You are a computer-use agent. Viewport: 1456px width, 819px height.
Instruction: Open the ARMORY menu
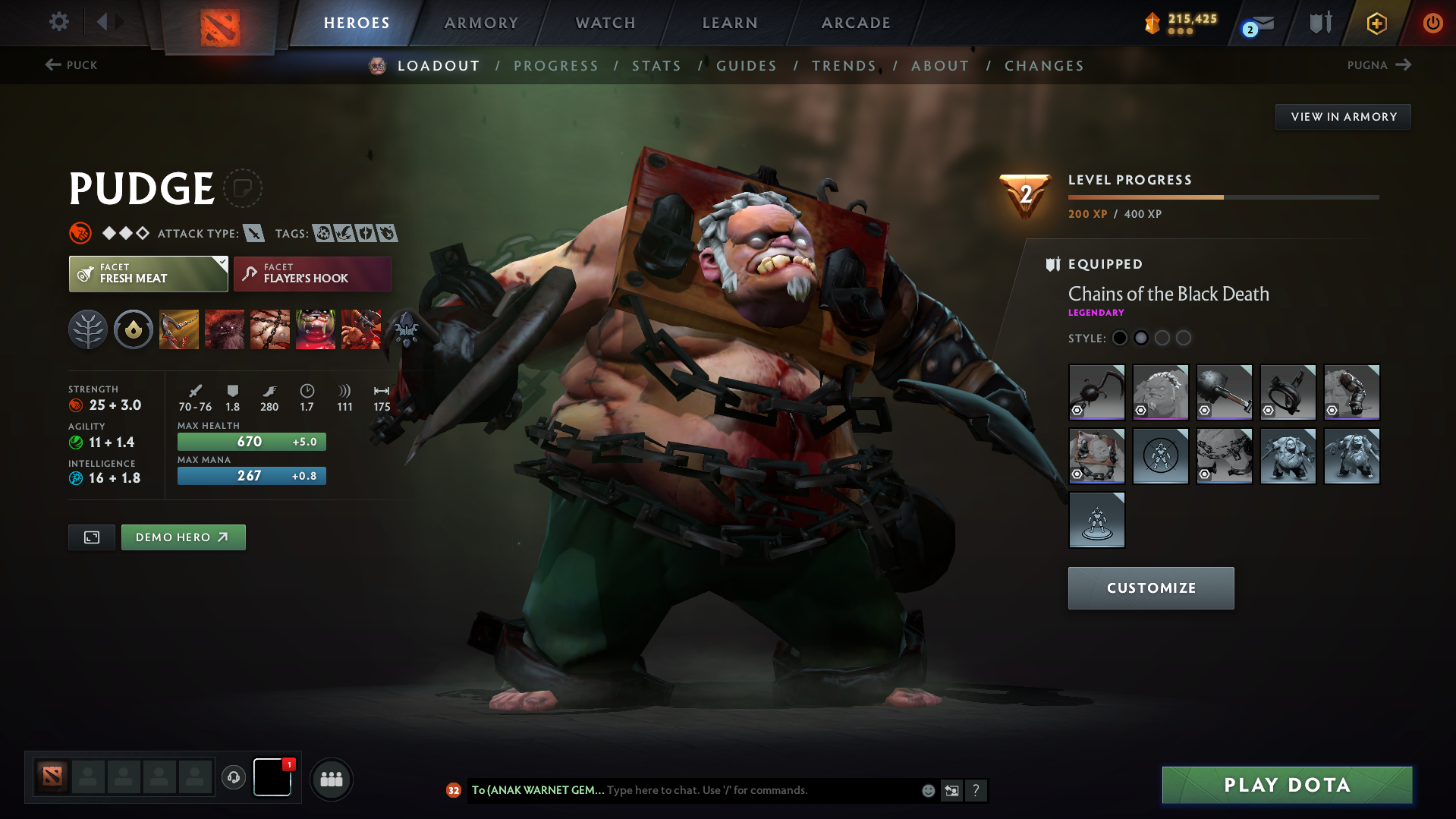point(481,23)
